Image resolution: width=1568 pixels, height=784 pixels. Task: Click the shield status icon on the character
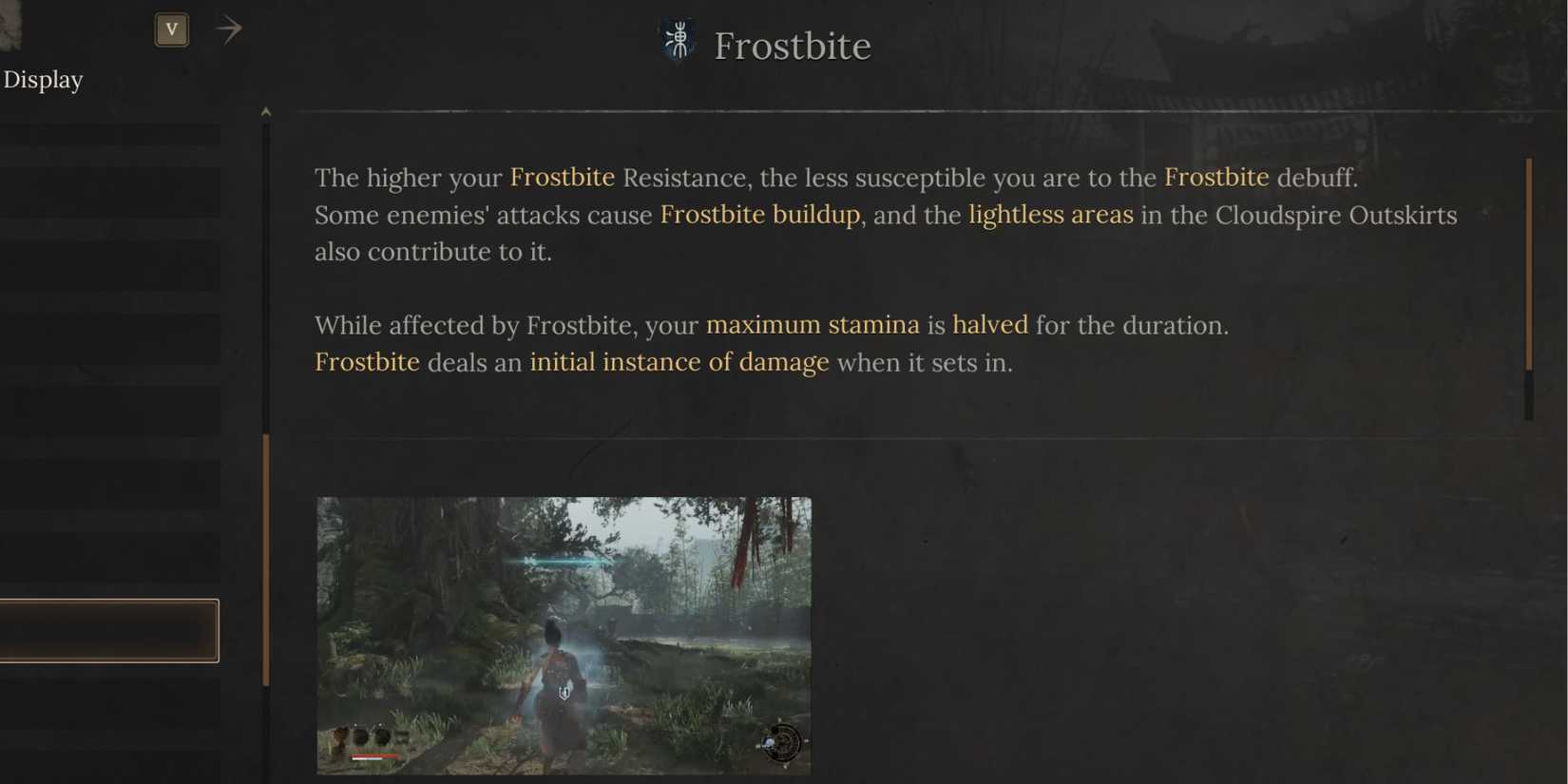(x=562, y=691)
